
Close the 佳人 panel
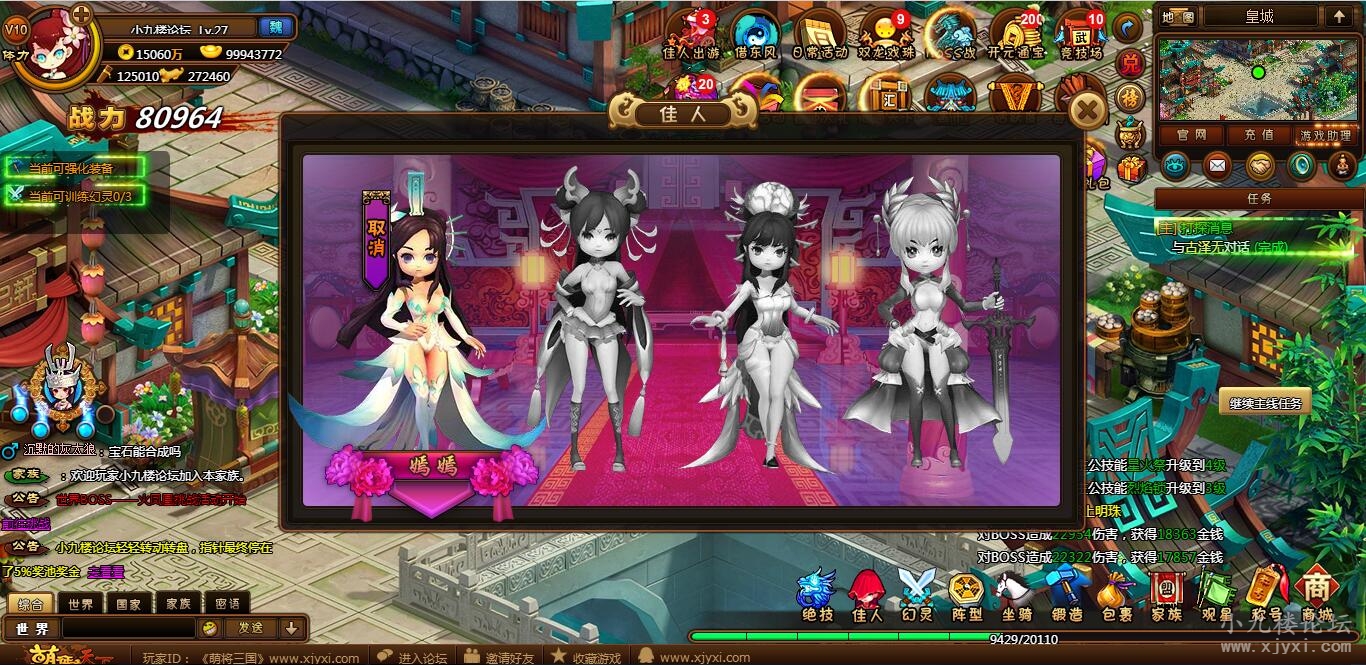[x=1088, y=109]
